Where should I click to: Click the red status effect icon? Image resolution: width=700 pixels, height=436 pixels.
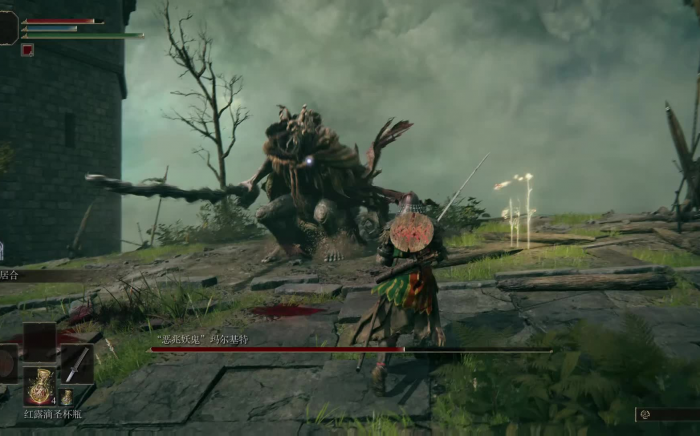tap(27, 50)
